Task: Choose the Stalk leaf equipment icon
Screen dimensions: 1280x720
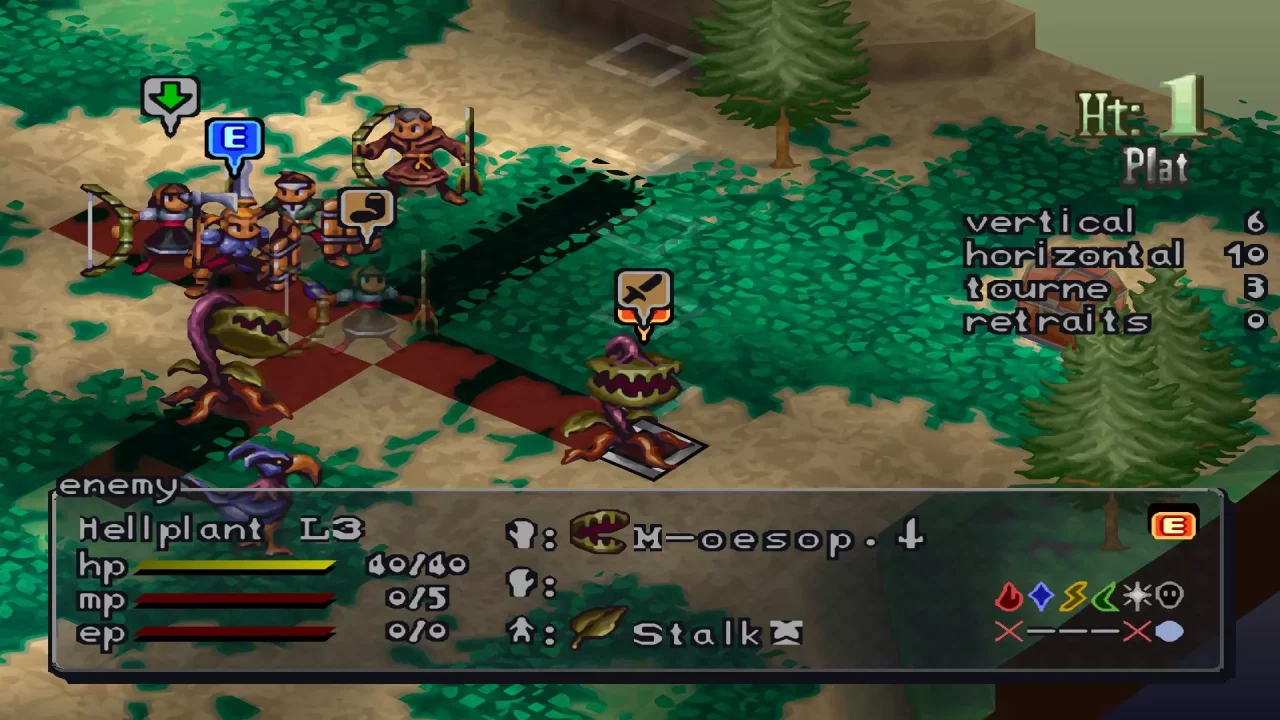Action: pos(597,628)
